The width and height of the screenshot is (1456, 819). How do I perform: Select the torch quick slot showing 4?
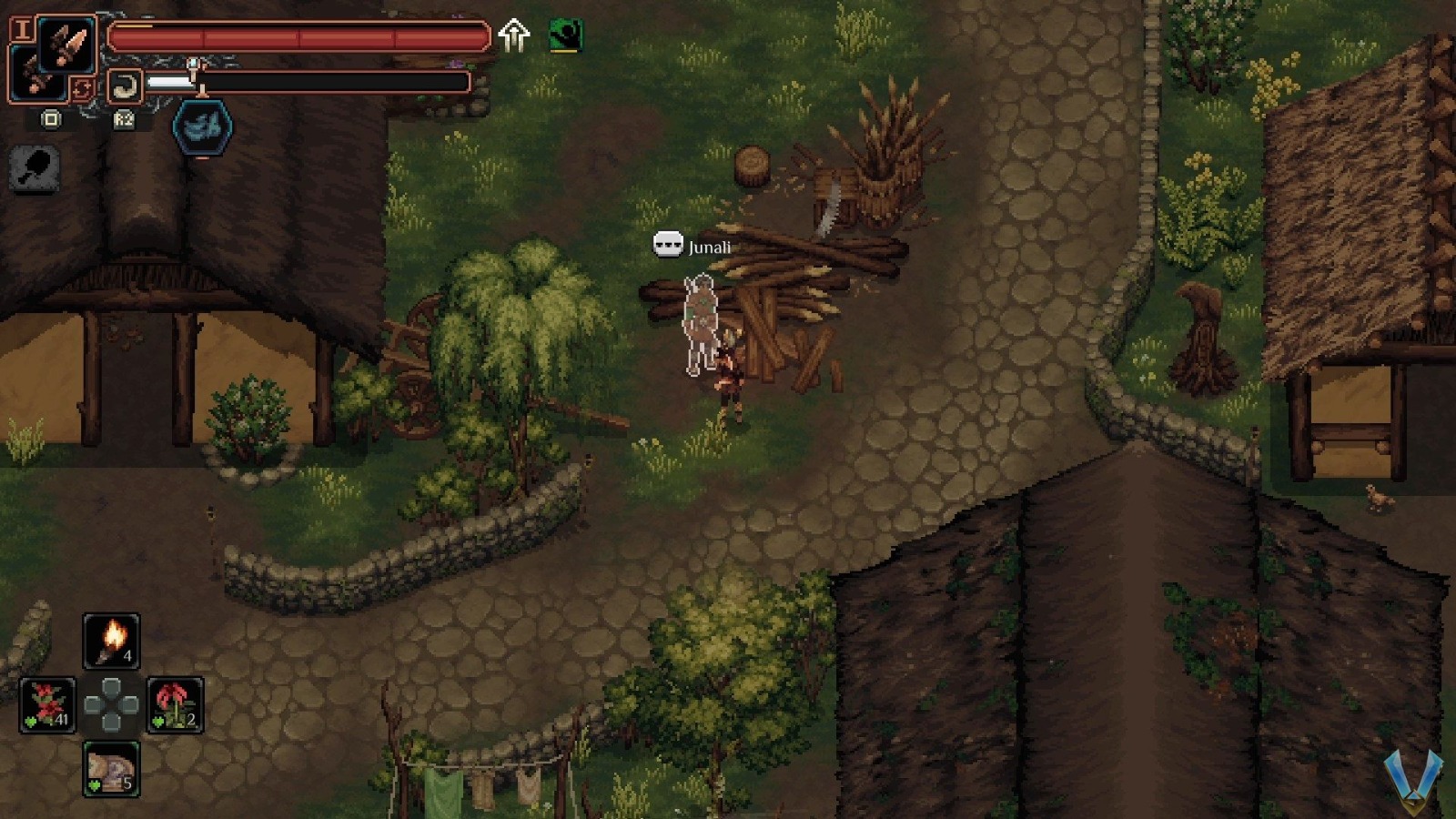pyautogui.click(x=112, y=640)
